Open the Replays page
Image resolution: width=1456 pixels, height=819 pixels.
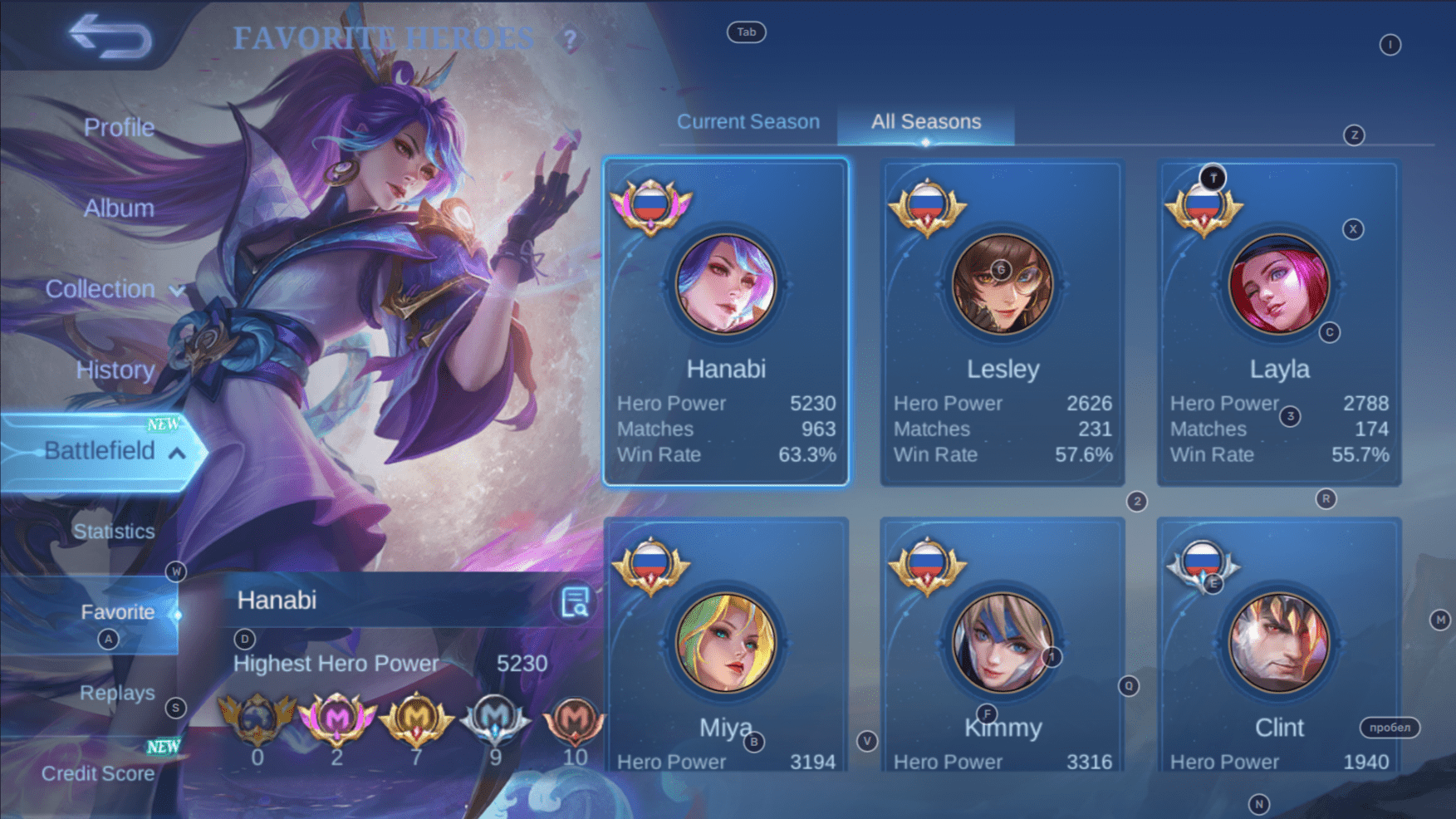tap(117, 693)
